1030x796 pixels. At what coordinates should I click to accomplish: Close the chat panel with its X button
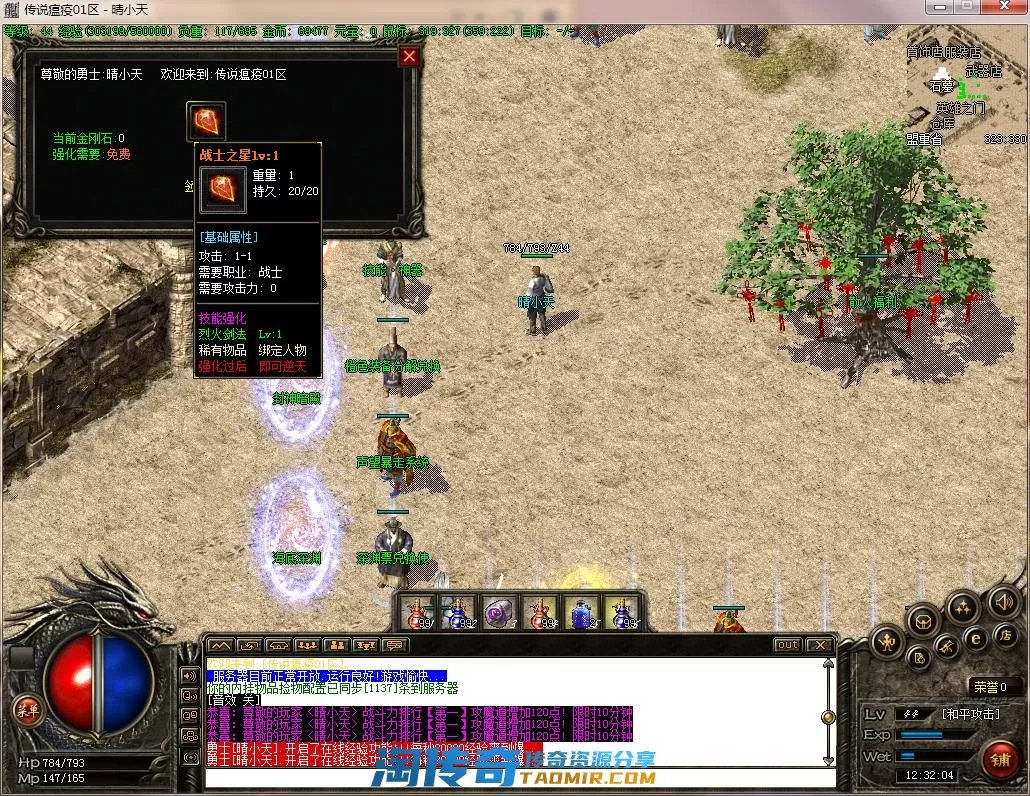click(819, 645)
